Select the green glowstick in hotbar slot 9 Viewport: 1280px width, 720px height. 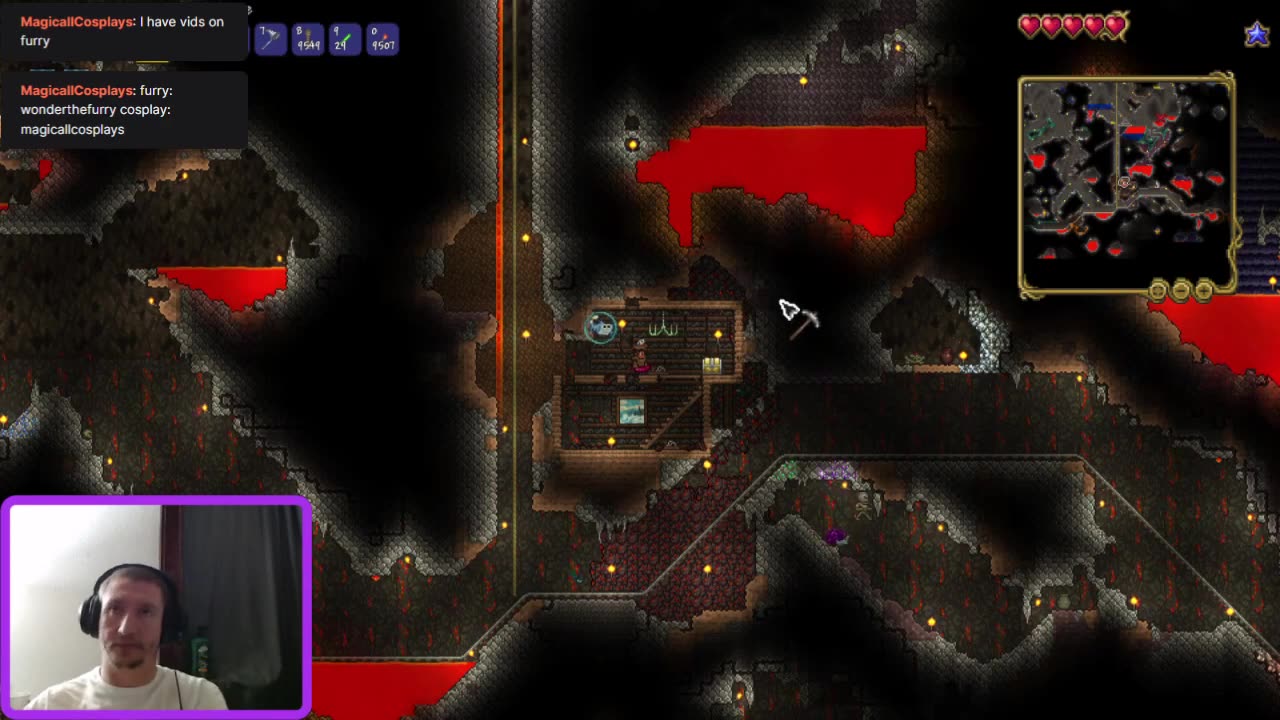click(345, 39)
